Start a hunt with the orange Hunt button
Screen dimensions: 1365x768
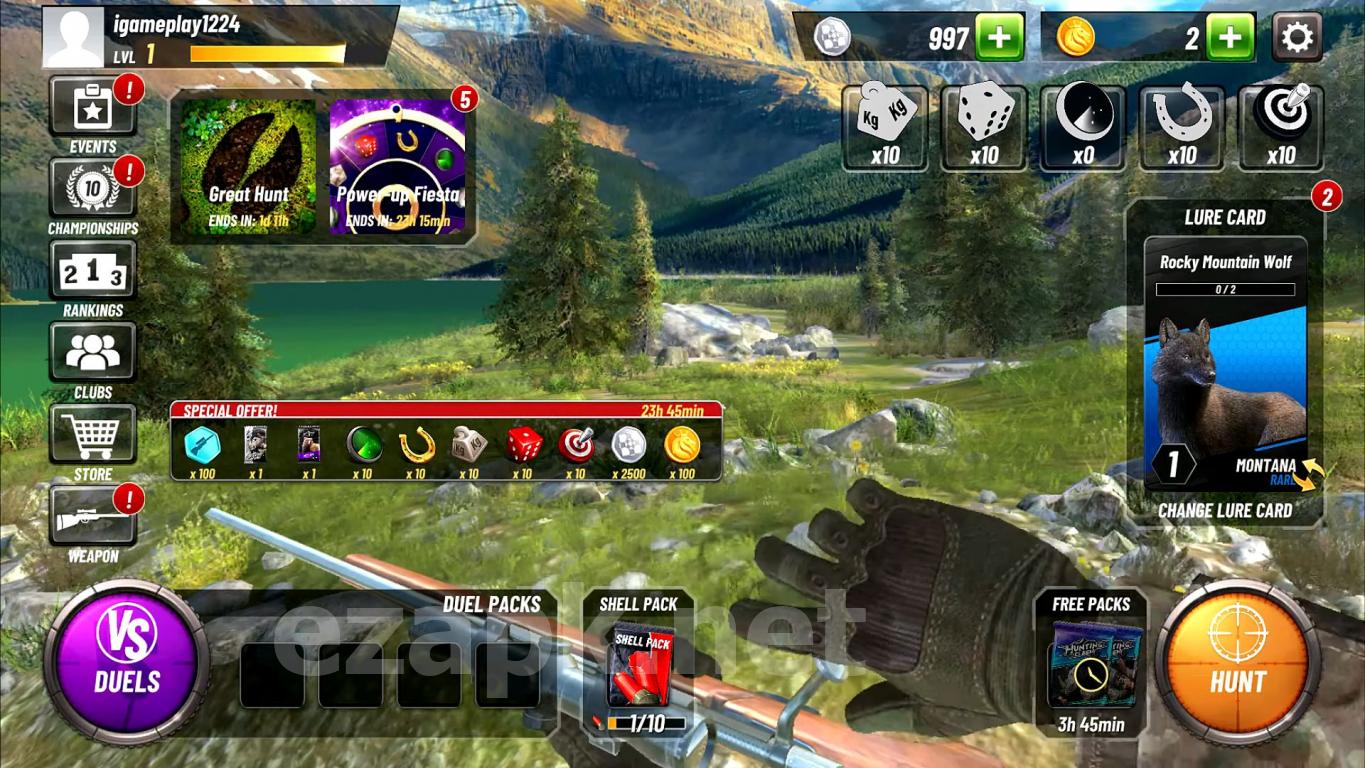point(1238,660)
